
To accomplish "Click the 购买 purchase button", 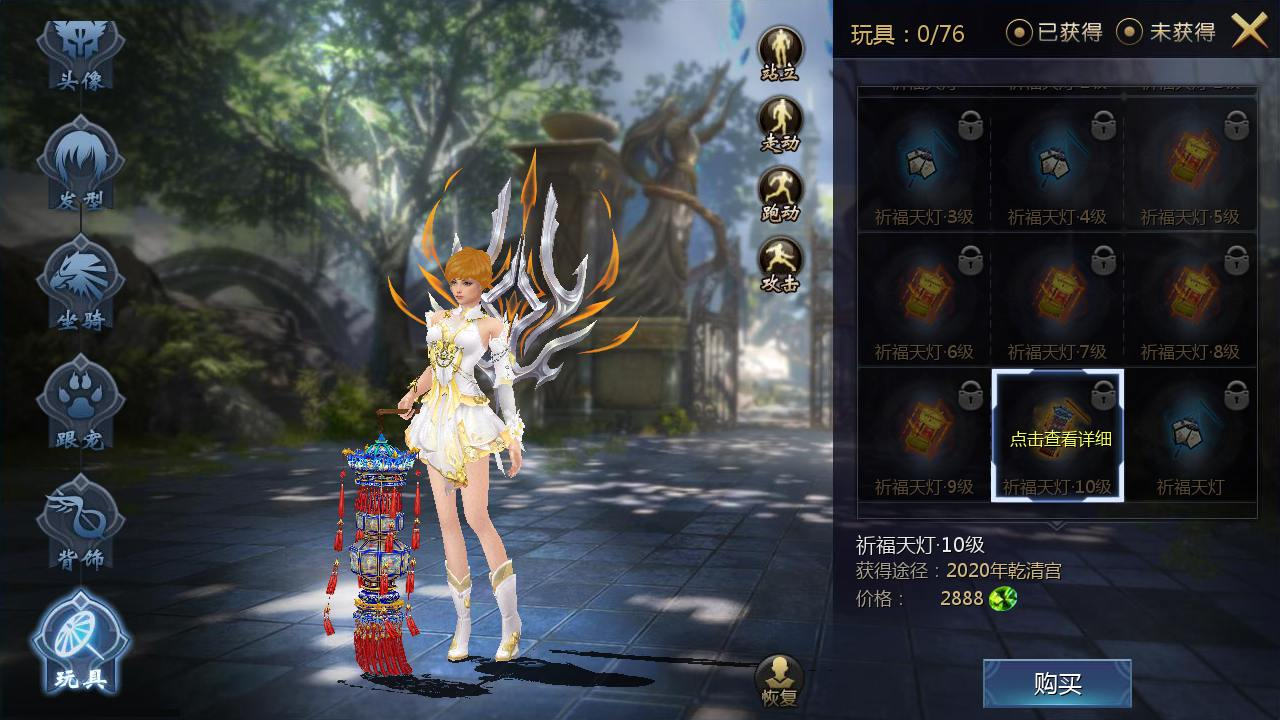I will click(x=1057, y=684).
